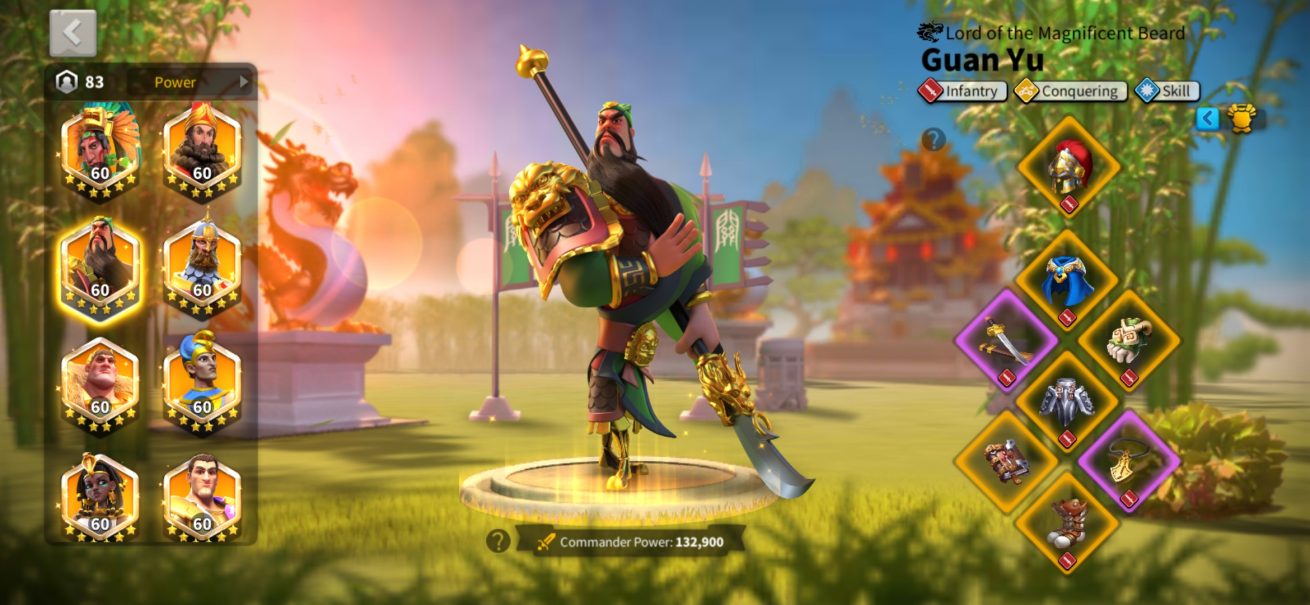Pick the short-haired Roman commander portrait
The height and width of the screenshot is (605, 1310).
202,498
